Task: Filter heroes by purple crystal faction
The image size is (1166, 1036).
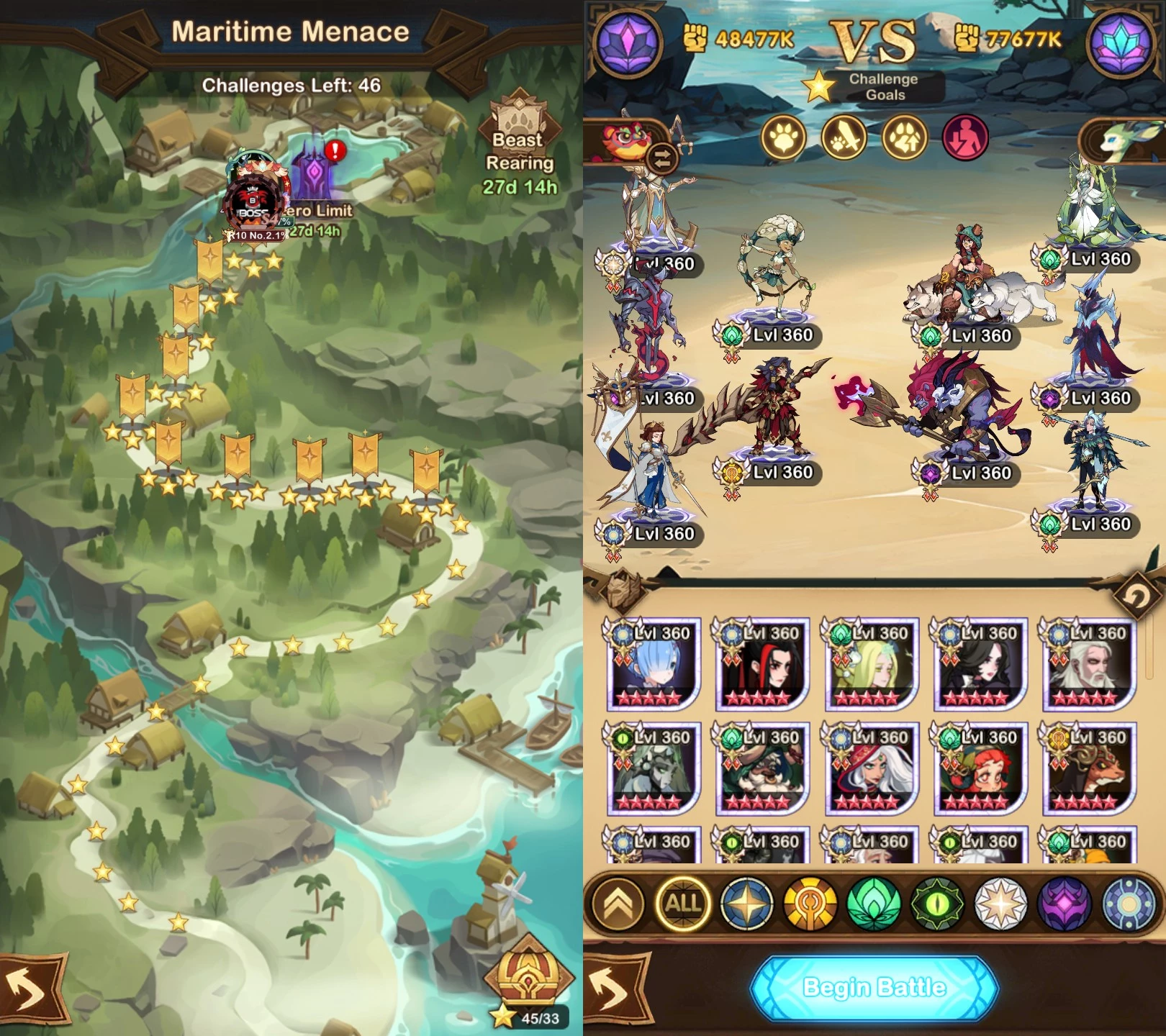Action: 1065,904
